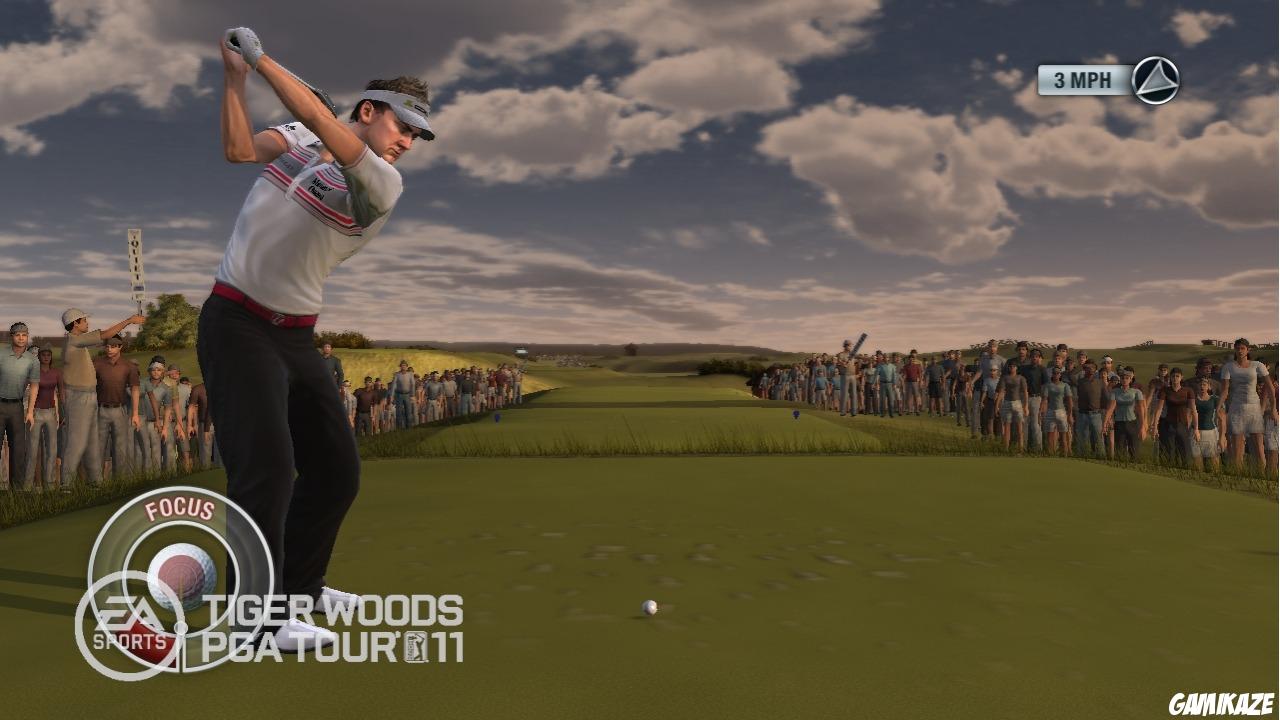Select the Focus label banner
Viewport: 1280px width, 720px height.
[x=178, y=509]
